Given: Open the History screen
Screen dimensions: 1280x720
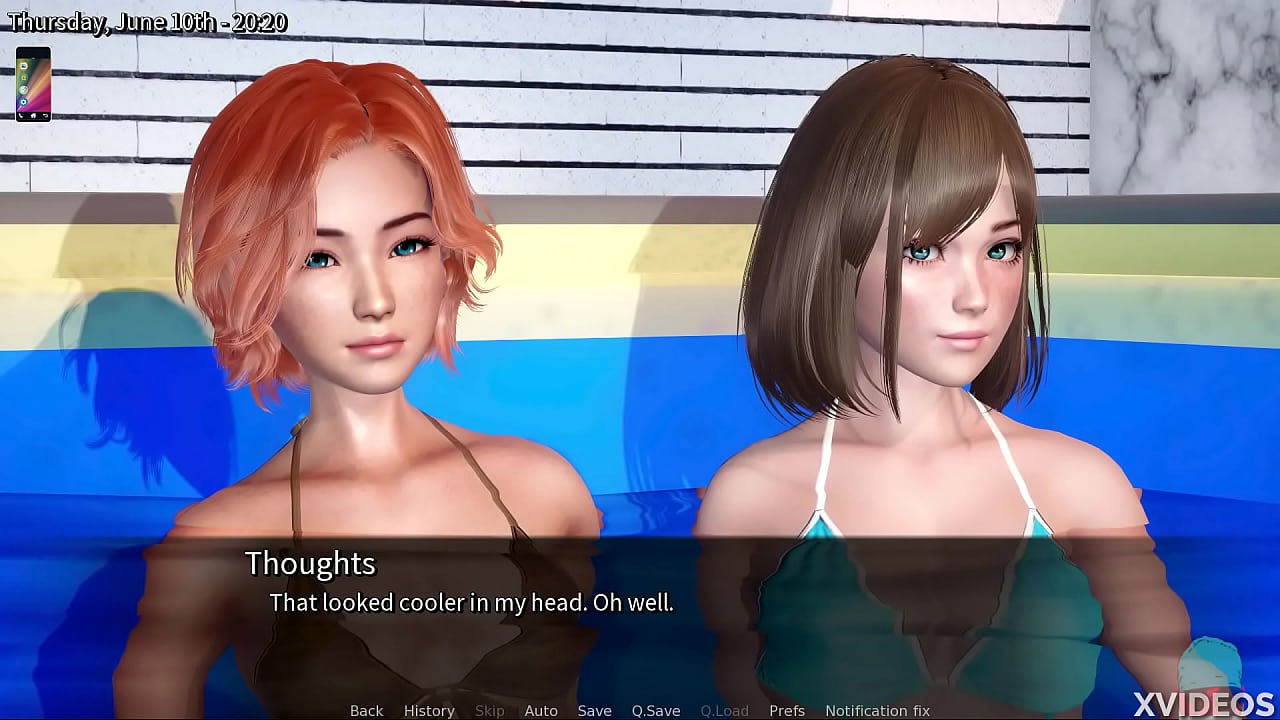Looking at the screenshot, I should click(x=428, y=710).
